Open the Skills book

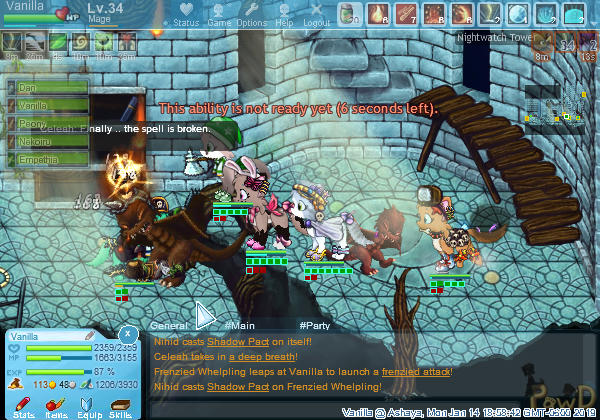coord(121,405)
